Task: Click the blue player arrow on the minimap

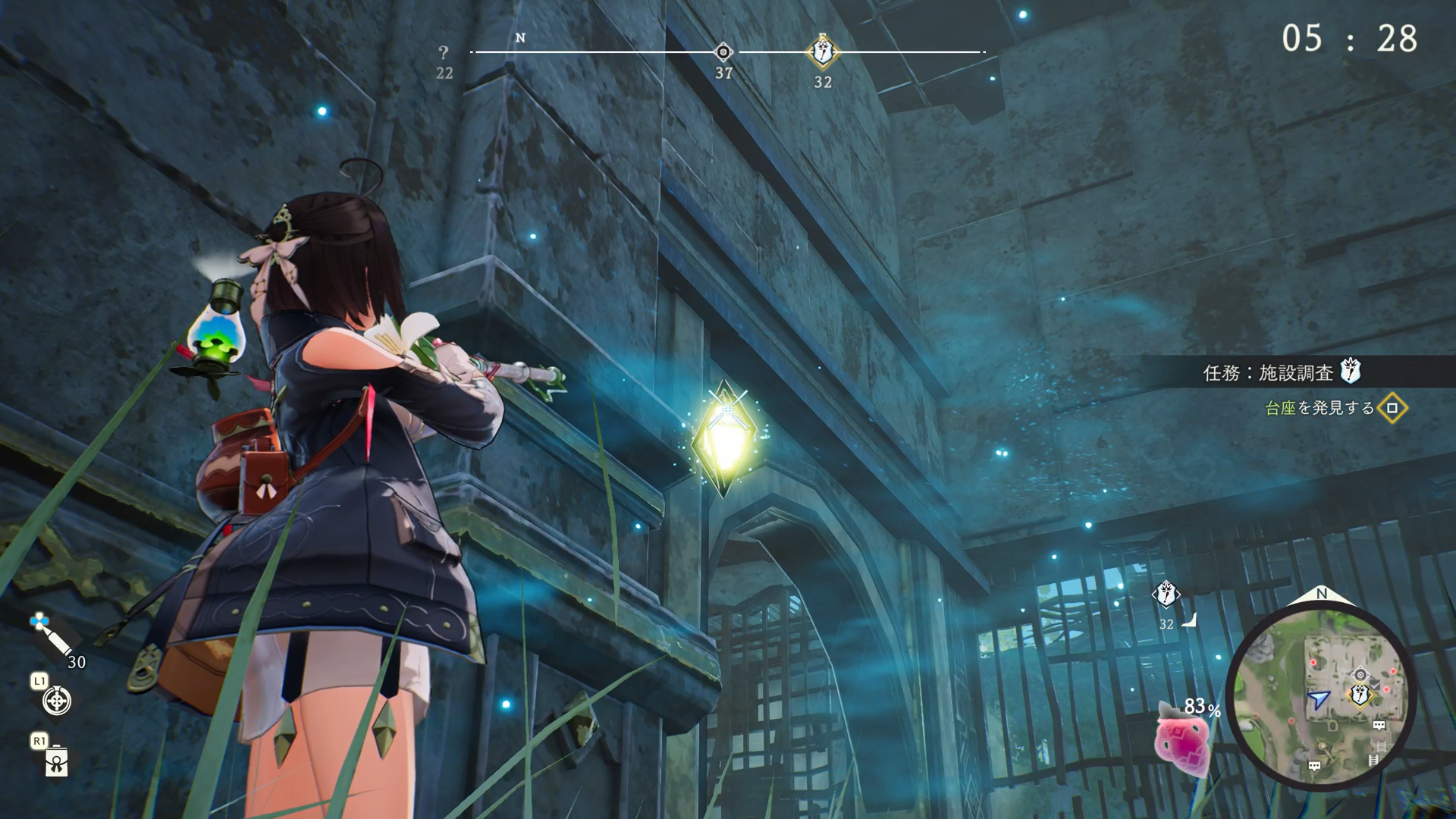Action: (x=1318, y=698)
